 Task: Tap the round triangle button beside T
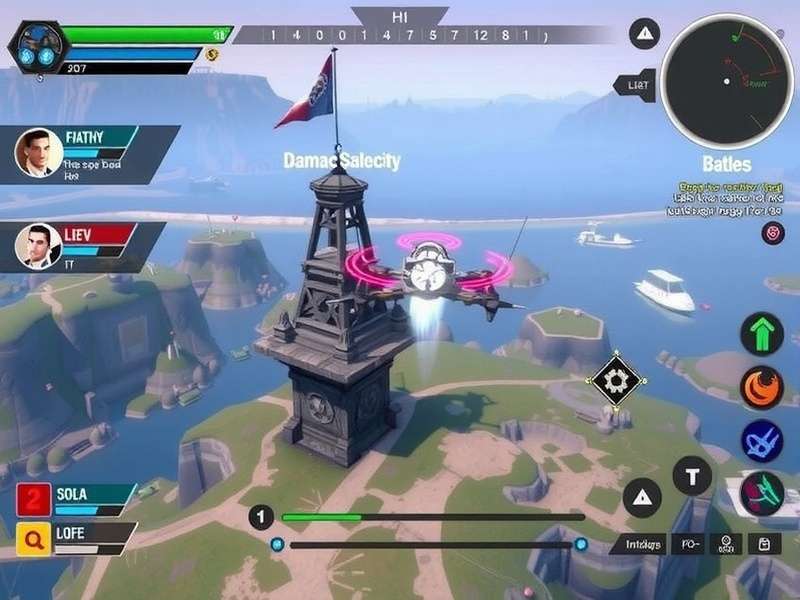pyautogui.click(x=641, y=497)
